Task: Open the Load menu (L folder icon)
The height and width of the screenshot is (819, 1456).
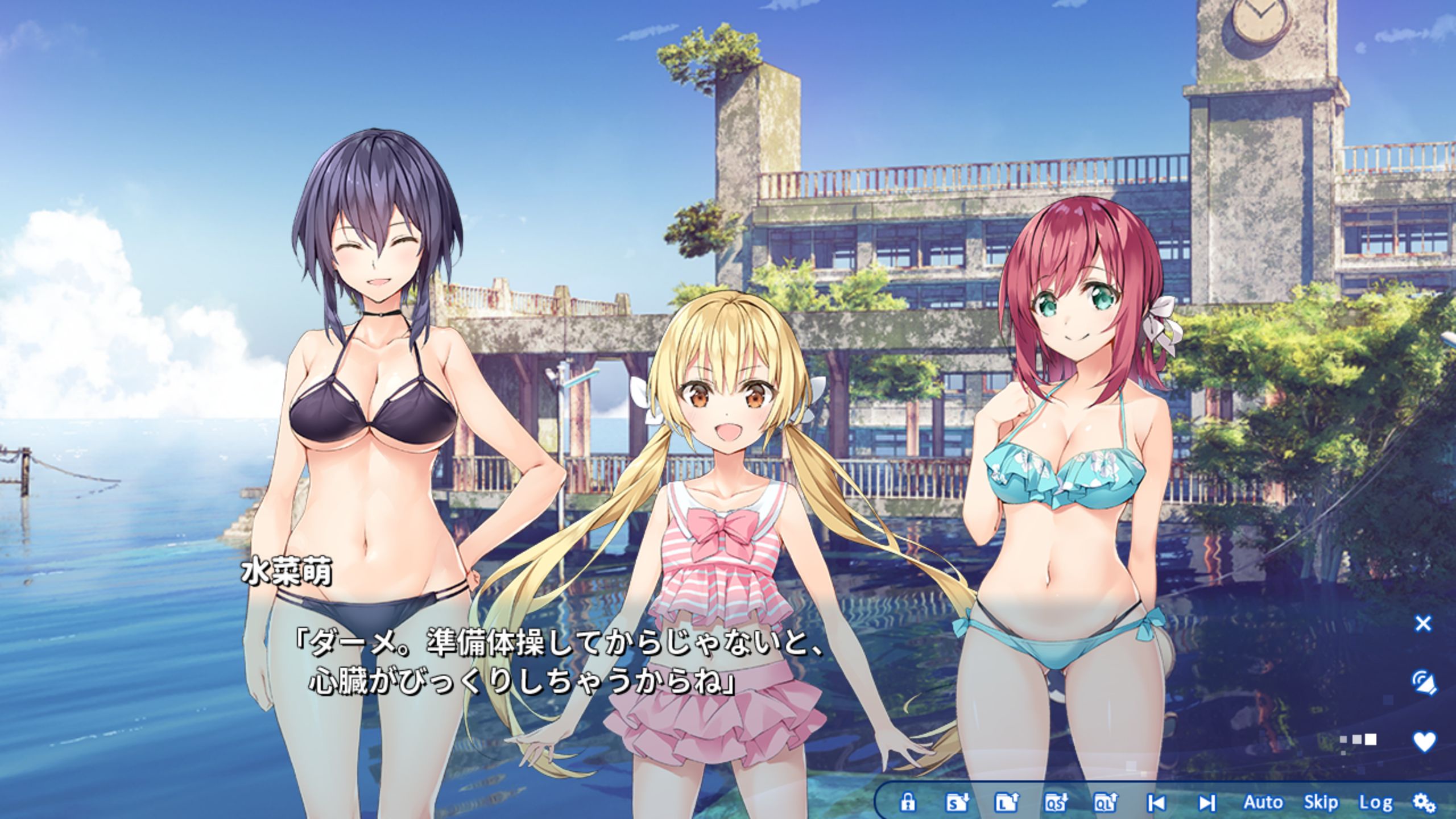Action: (x=1006, y=803)
